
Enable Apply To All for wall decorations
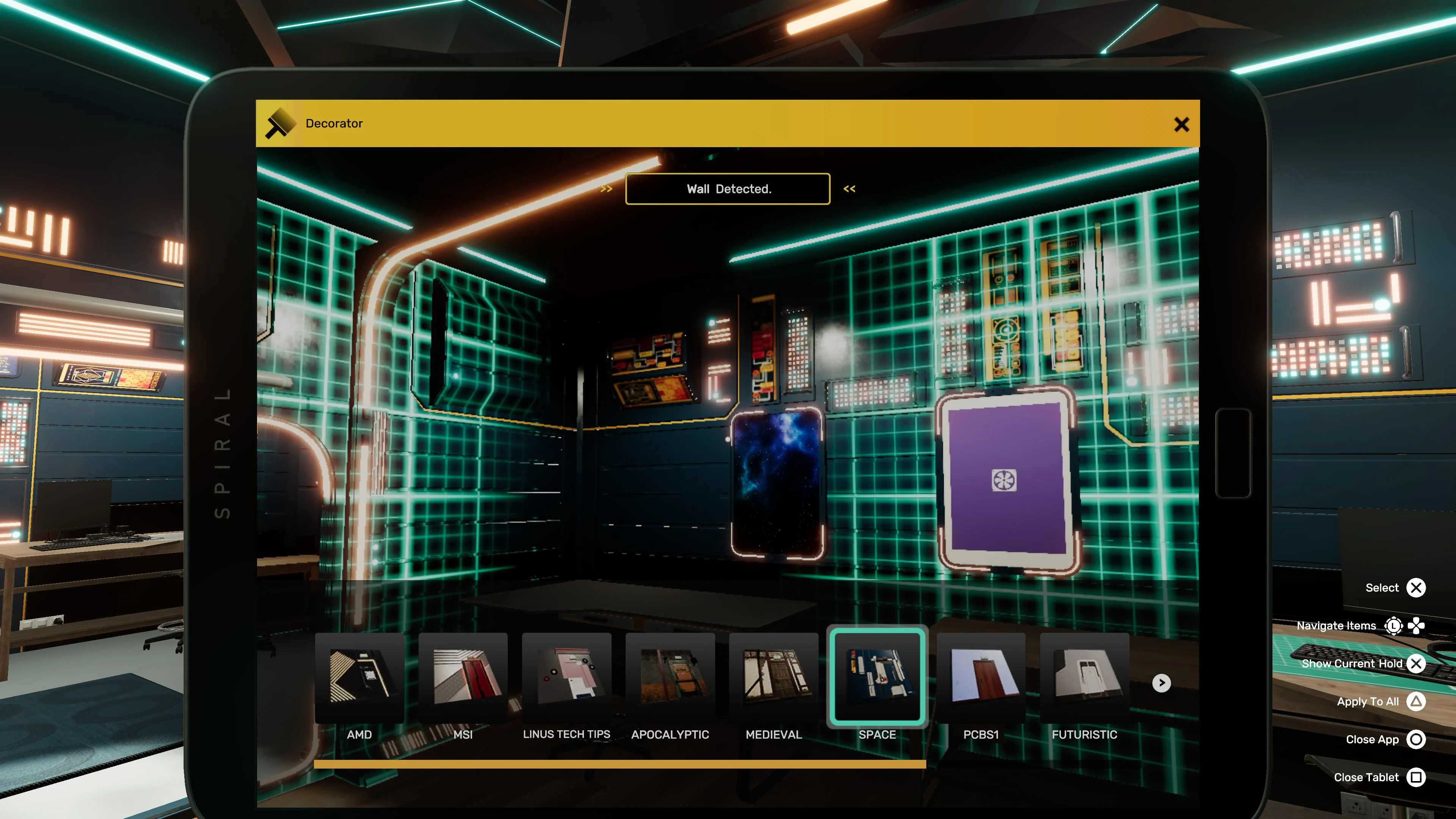tap(1417, 701)
